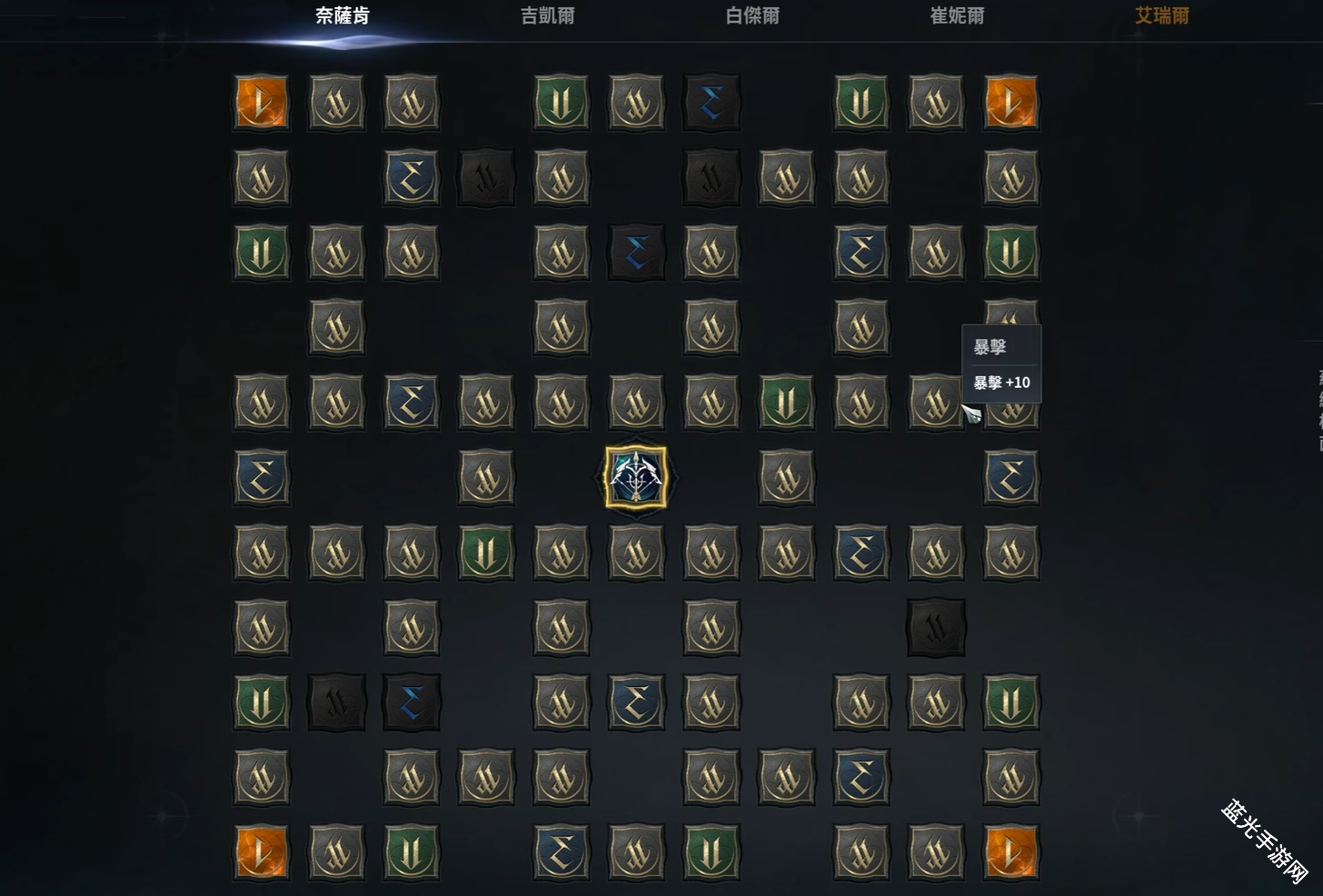Switch to the 奈薩肯 tab
This screenshot has width=1323, height=896.
pos(343,16)
